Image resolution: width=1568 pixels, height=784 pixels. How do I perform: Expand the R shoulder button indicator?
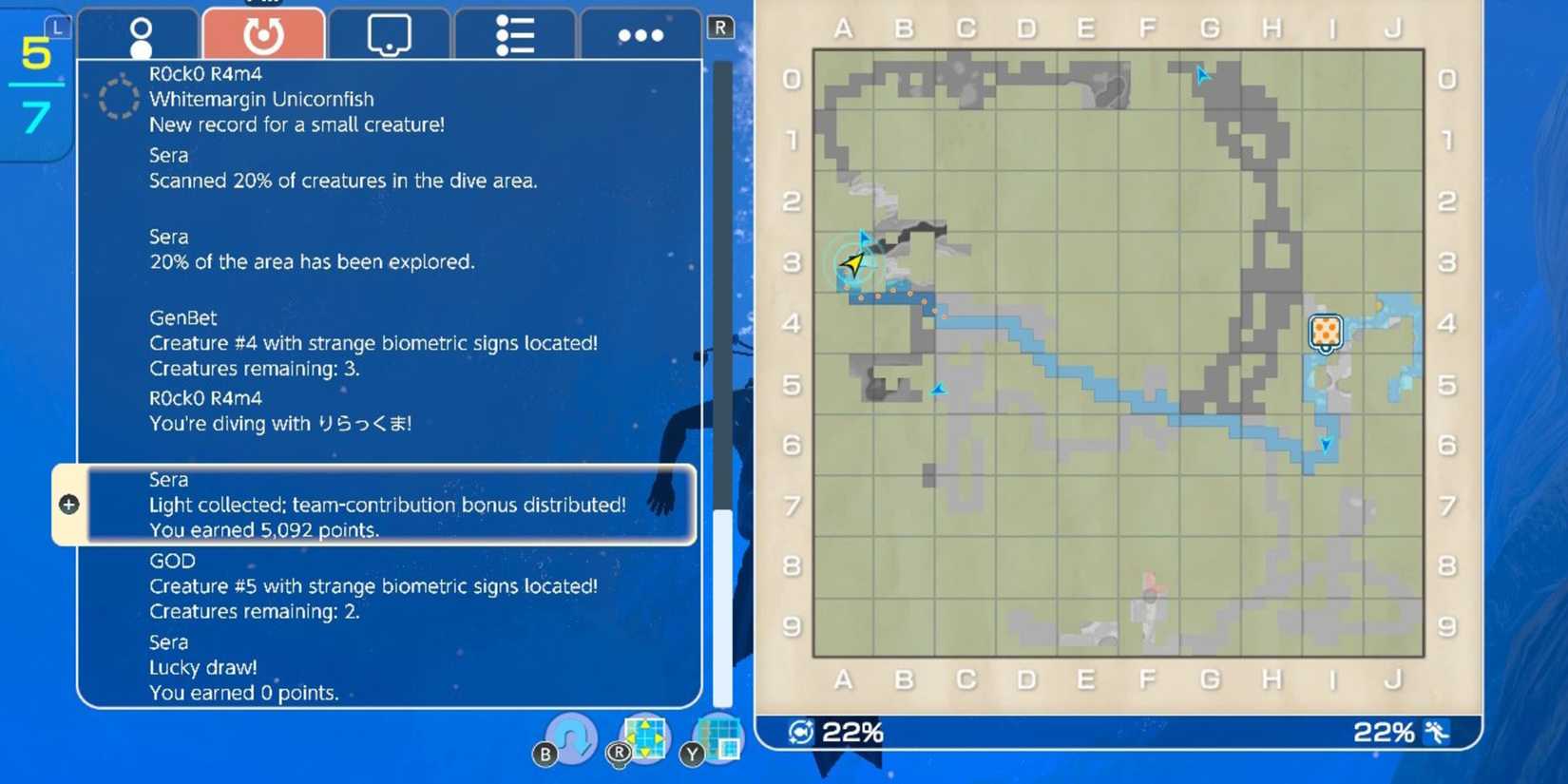[719, 28]
